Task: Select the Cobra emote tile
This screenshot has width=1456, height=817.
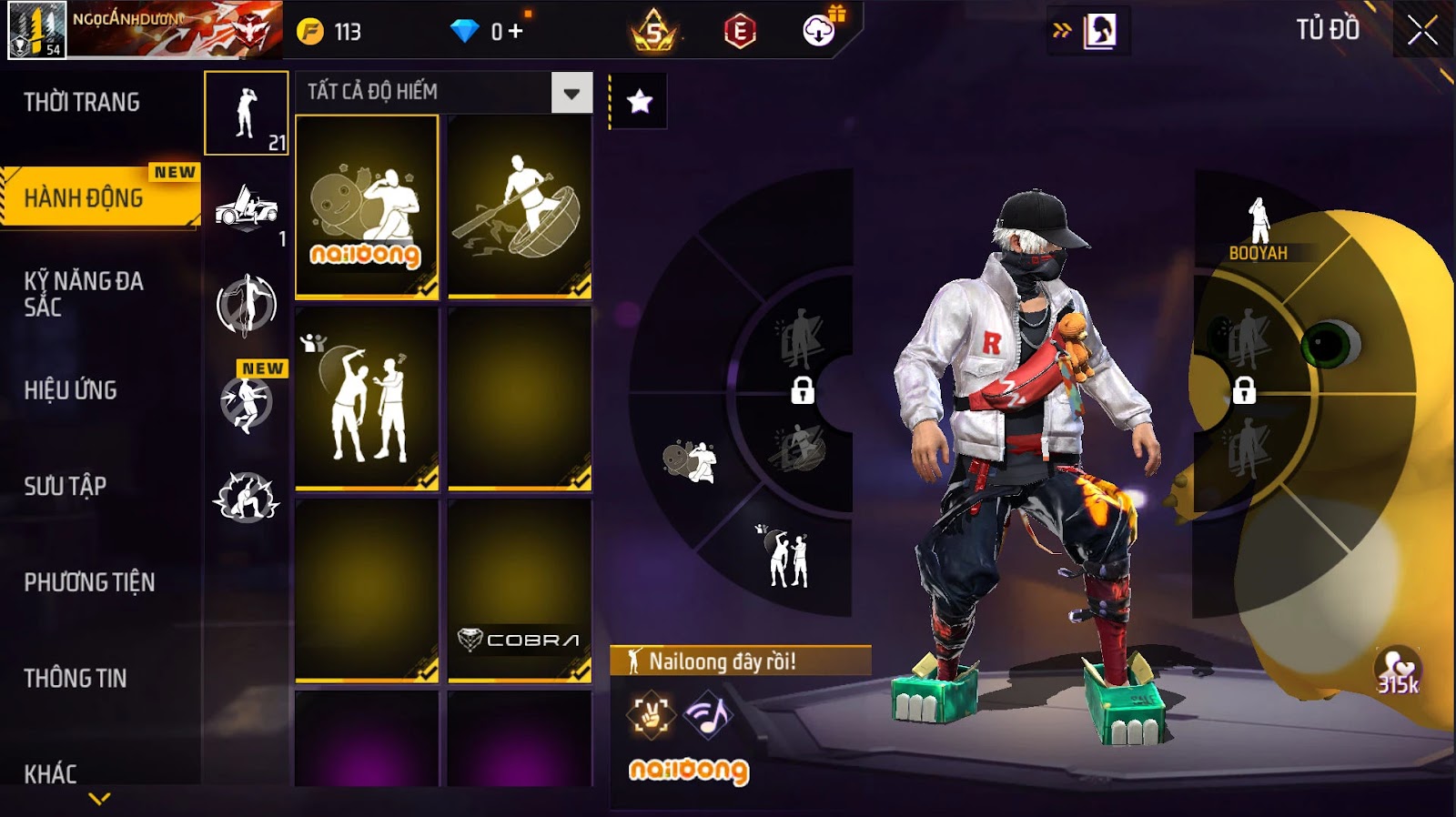Action: pyautogui.click(x=520, y=590)
